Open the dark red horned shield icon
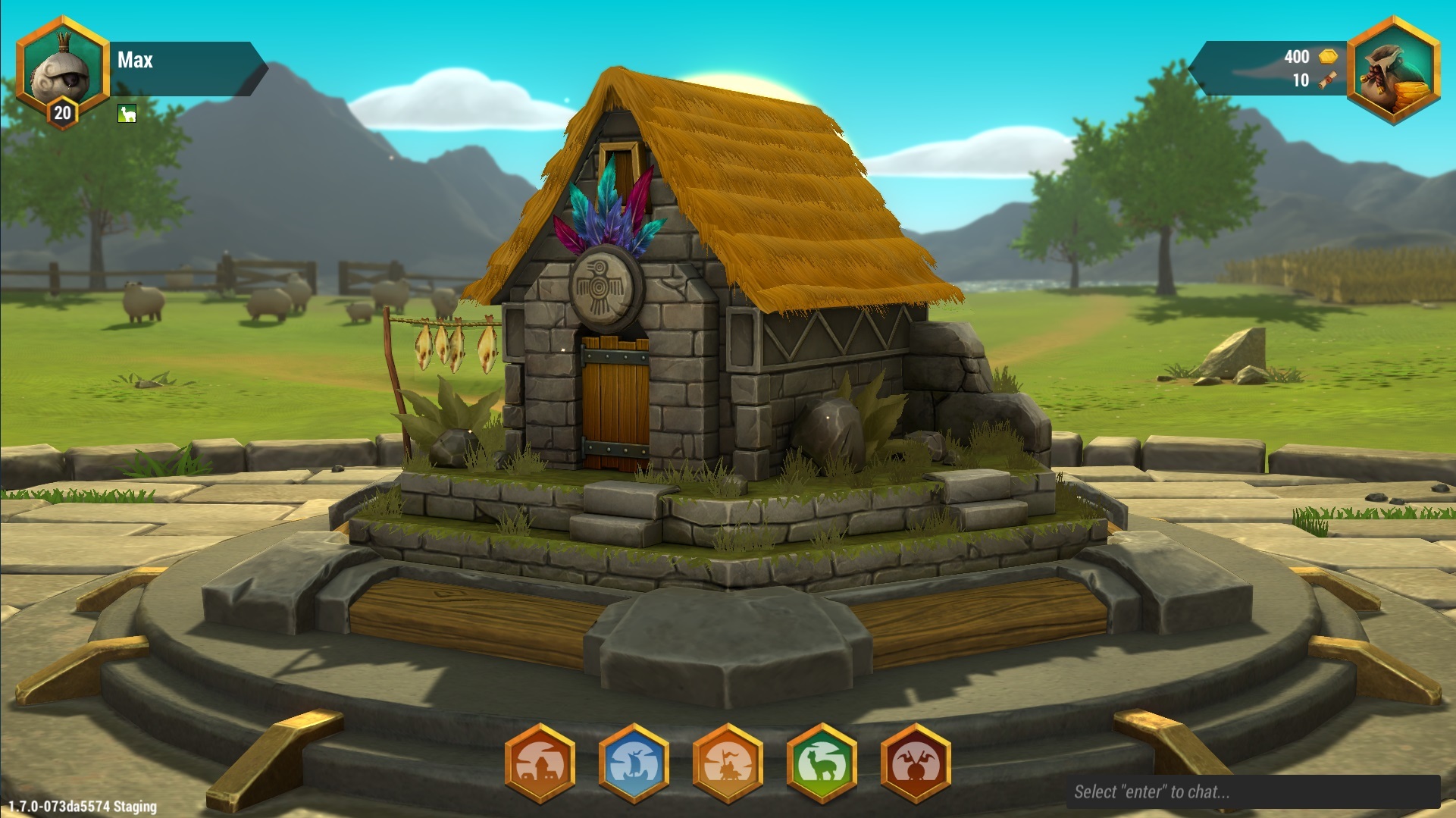Image resolution: width=1456 pixels, height=818 pixels. tap(916, 763)
